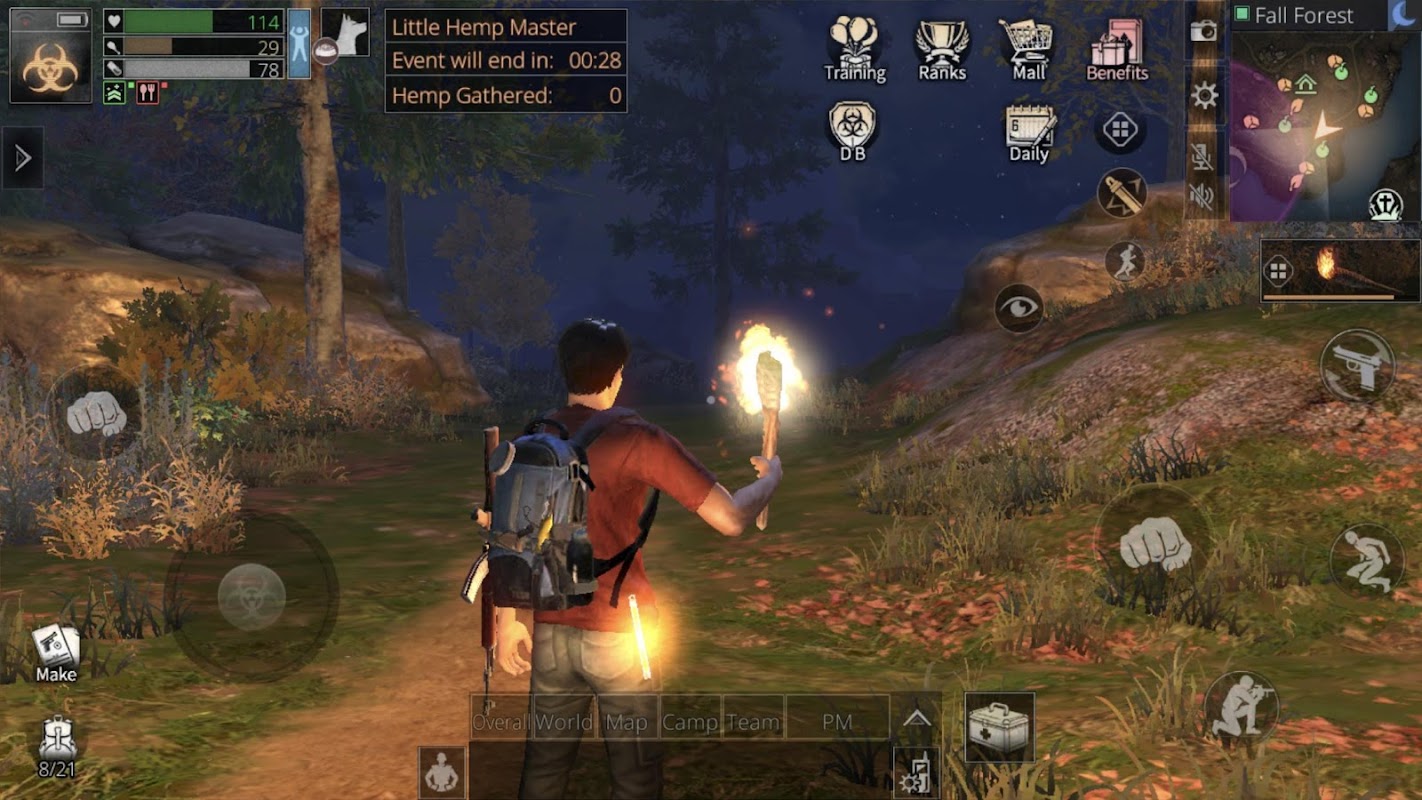The width and height of the screenshot is (1422, 800).
Task: Open the Benefits gift menu
Action: [1117, 48]
